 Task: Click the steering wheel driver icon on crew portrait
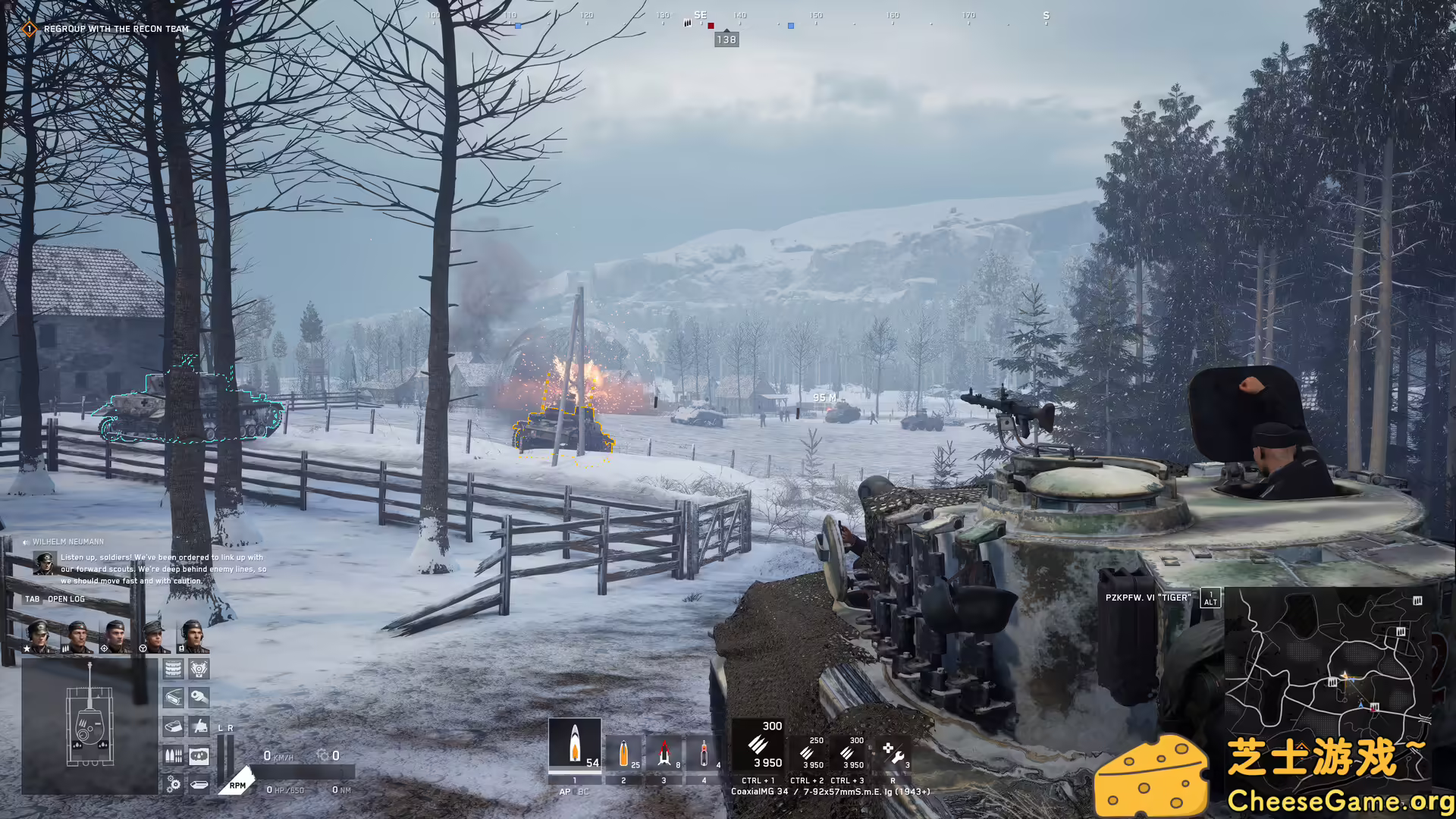coord(143,648)
